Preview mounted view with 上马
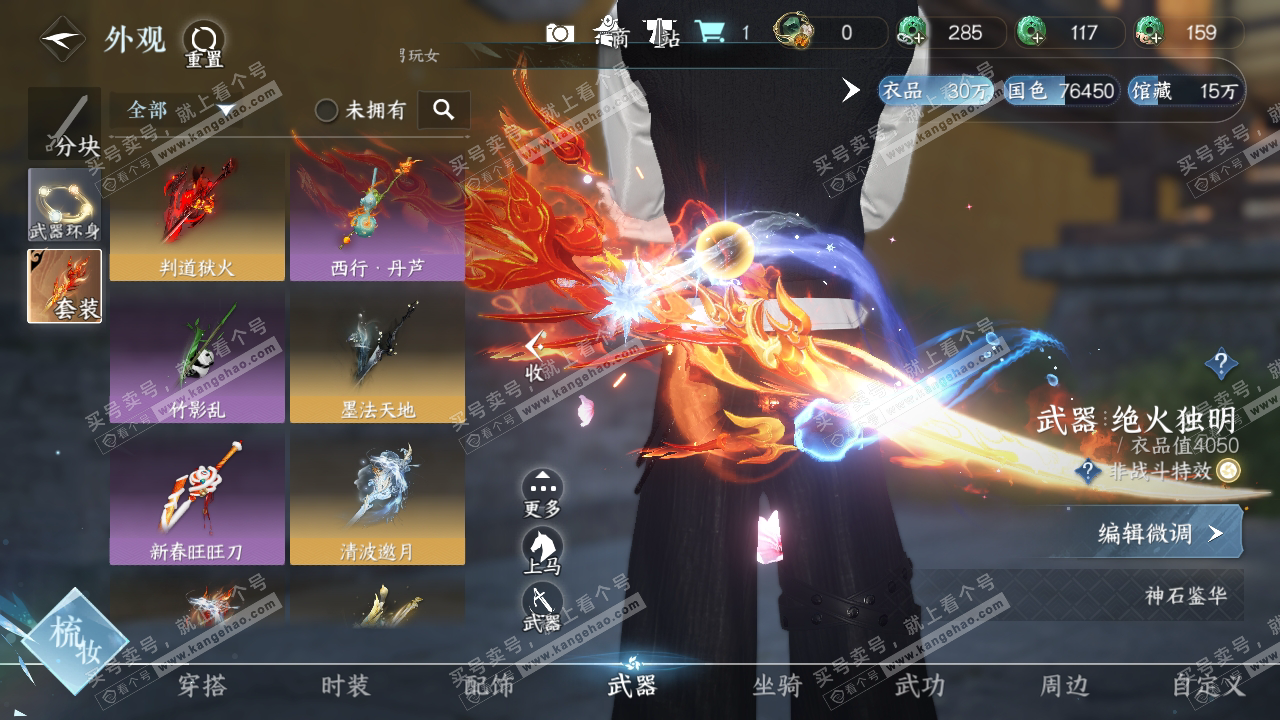Viewport: 1280px width, 720px height. (542, 552)
